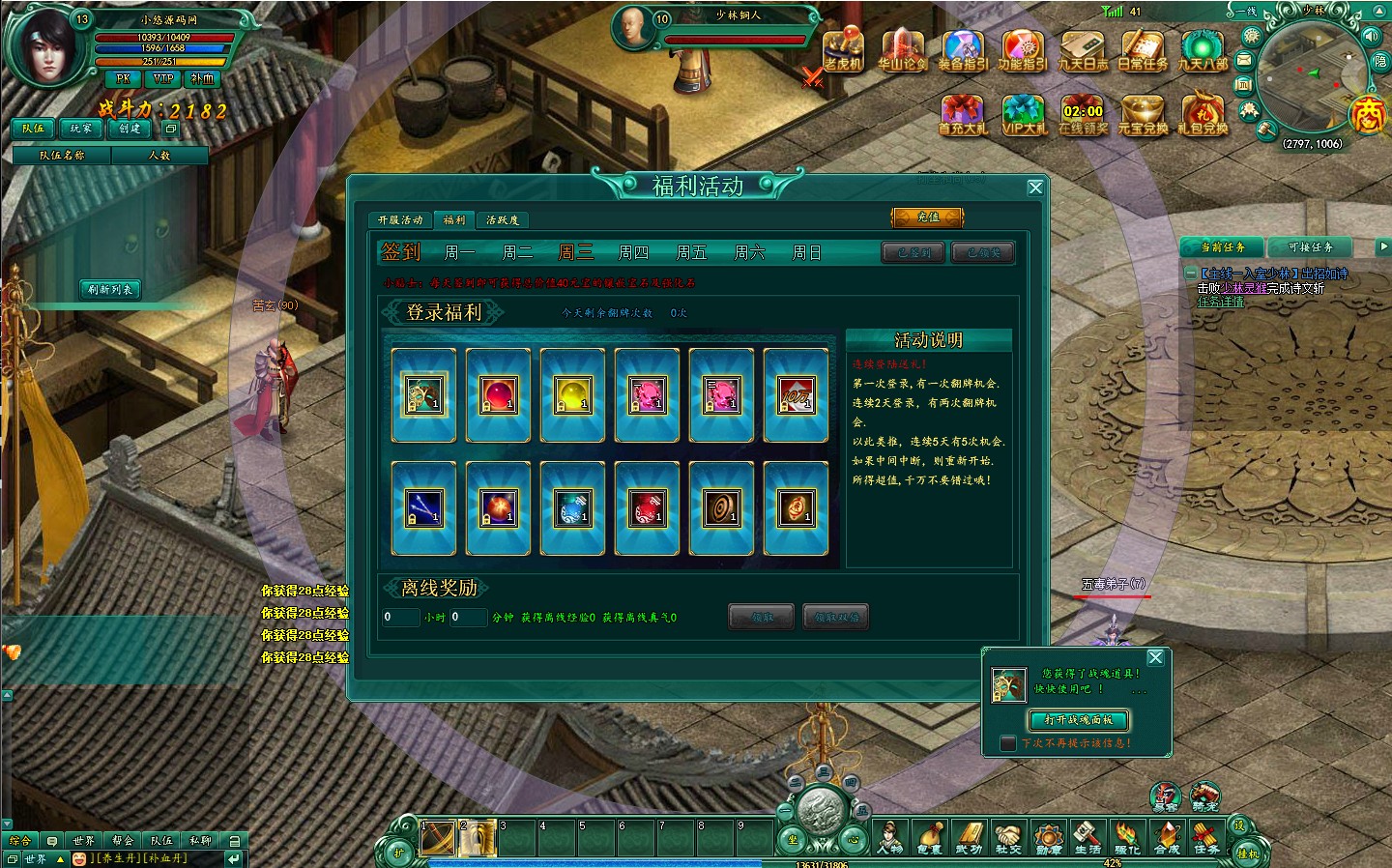Open the 任务 quest scroll icon
The image size is (1392, 868).
pos(1206,836)
